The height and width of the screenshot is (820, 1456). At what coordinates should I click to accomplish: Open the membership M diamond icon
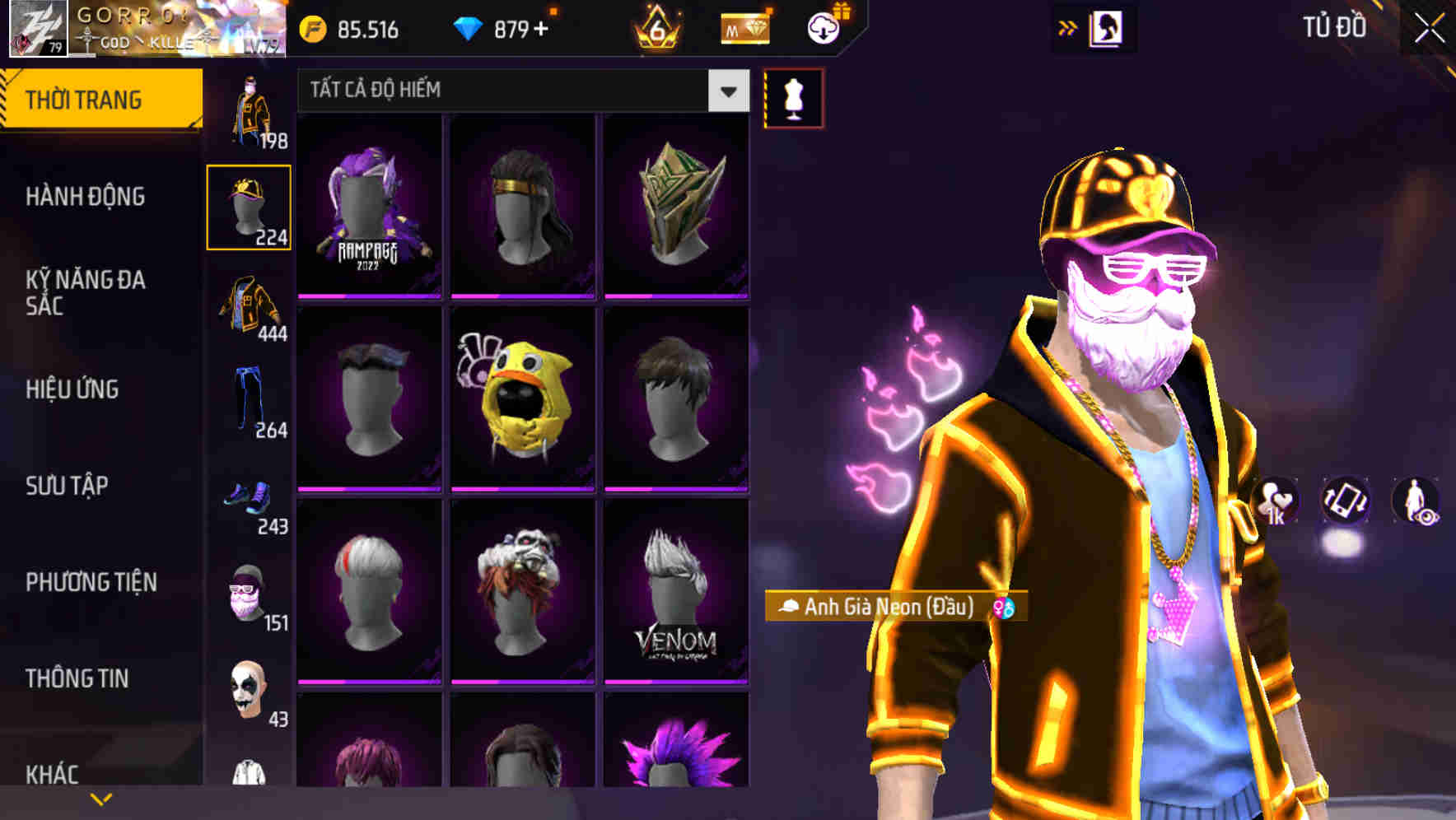[x=745, y=26]
